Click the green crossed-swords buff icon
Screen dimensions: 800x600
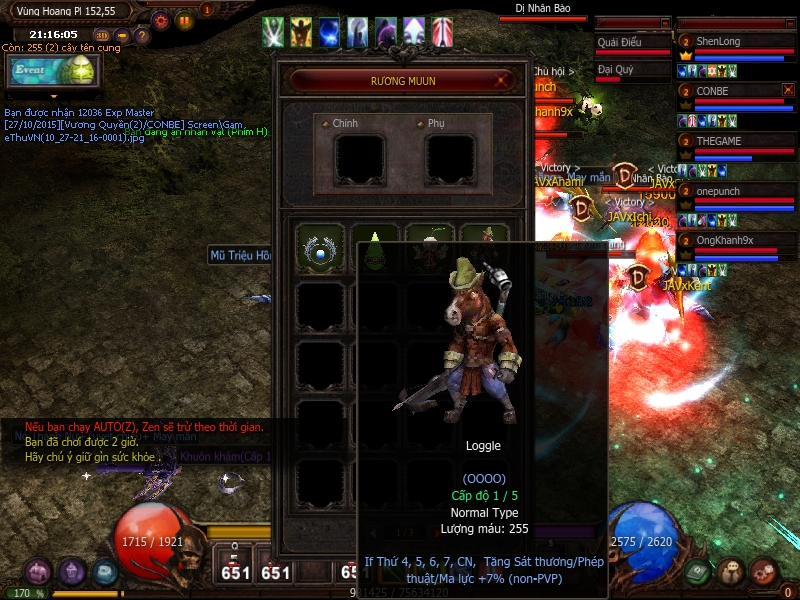(273, 32)
